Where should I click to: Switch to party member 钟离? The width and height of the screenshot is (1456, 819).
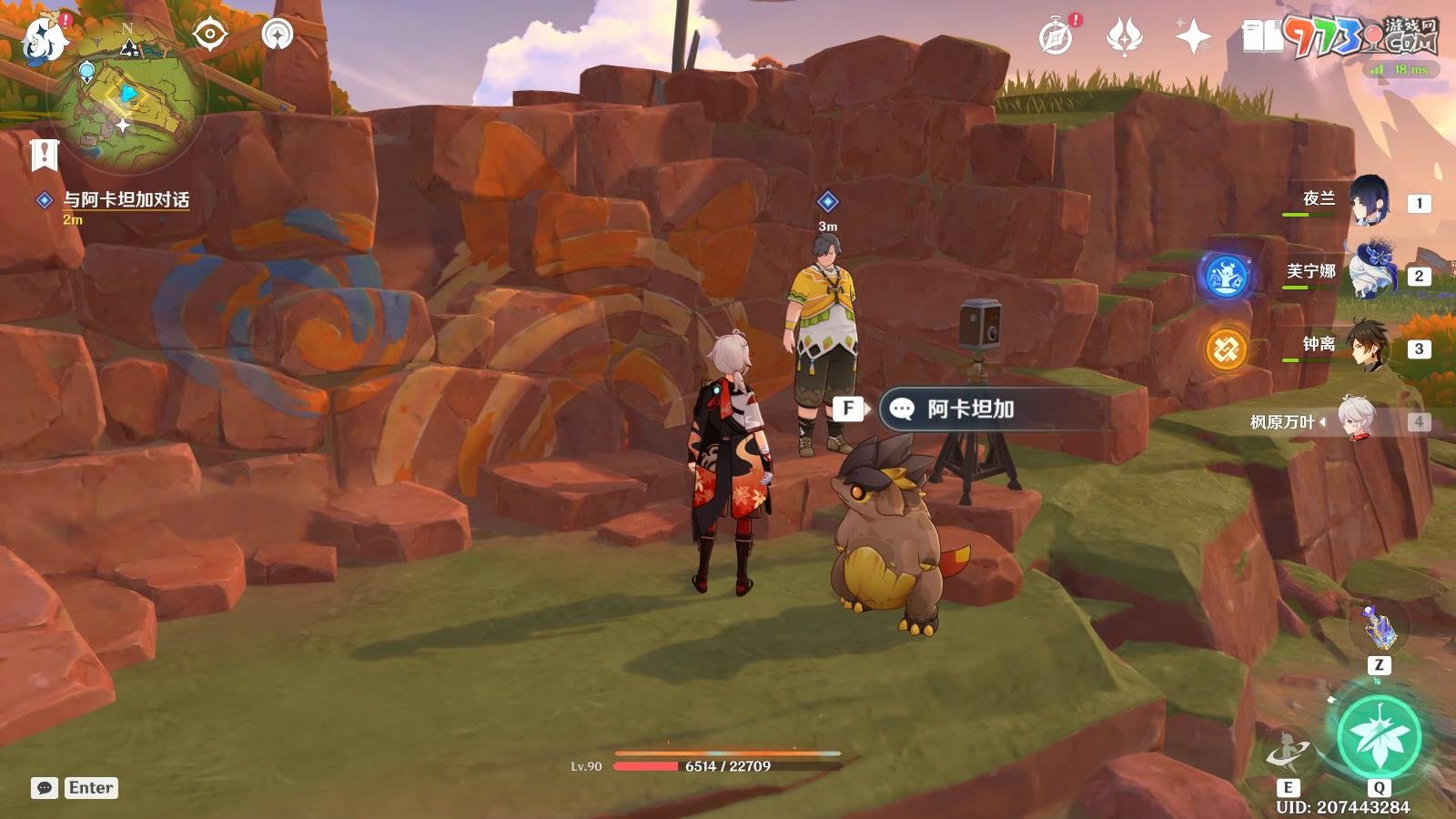click(1368, 345)
